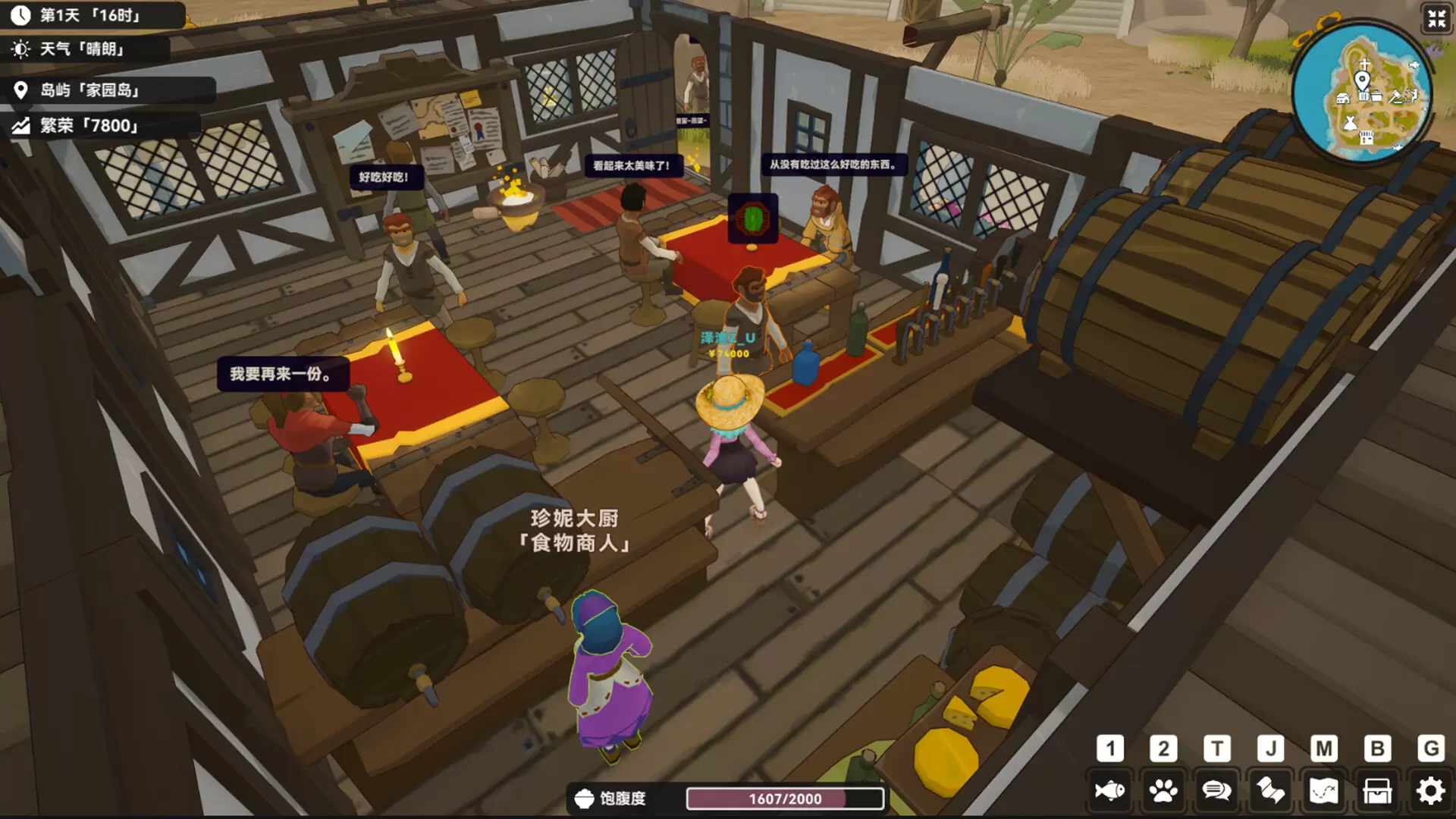Select the cross church marker on minimap
The image size is (1456, 819).
coord(1364,65)
